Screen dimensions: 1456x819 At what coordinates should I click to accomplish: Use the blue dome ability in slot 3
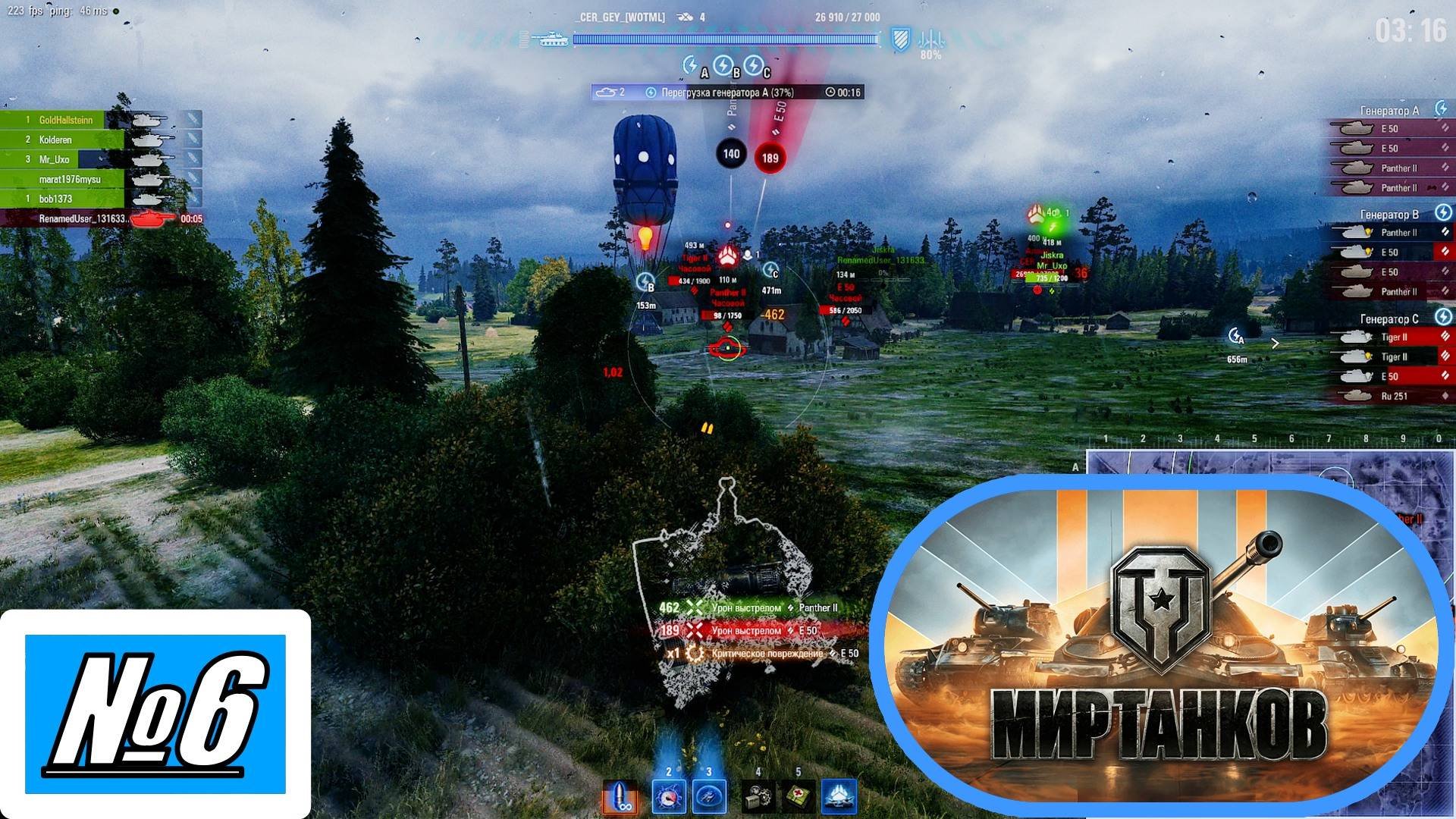[709, 797]
